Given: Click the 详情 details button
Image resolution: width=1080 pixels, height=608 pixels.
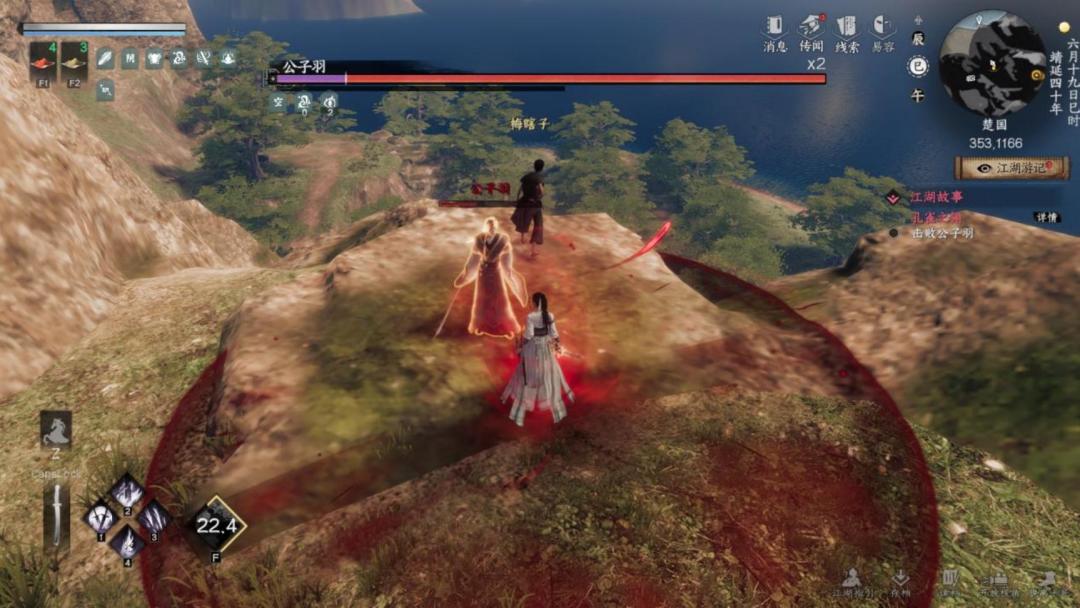Looking at the screenshot, I should [1047, 217].
